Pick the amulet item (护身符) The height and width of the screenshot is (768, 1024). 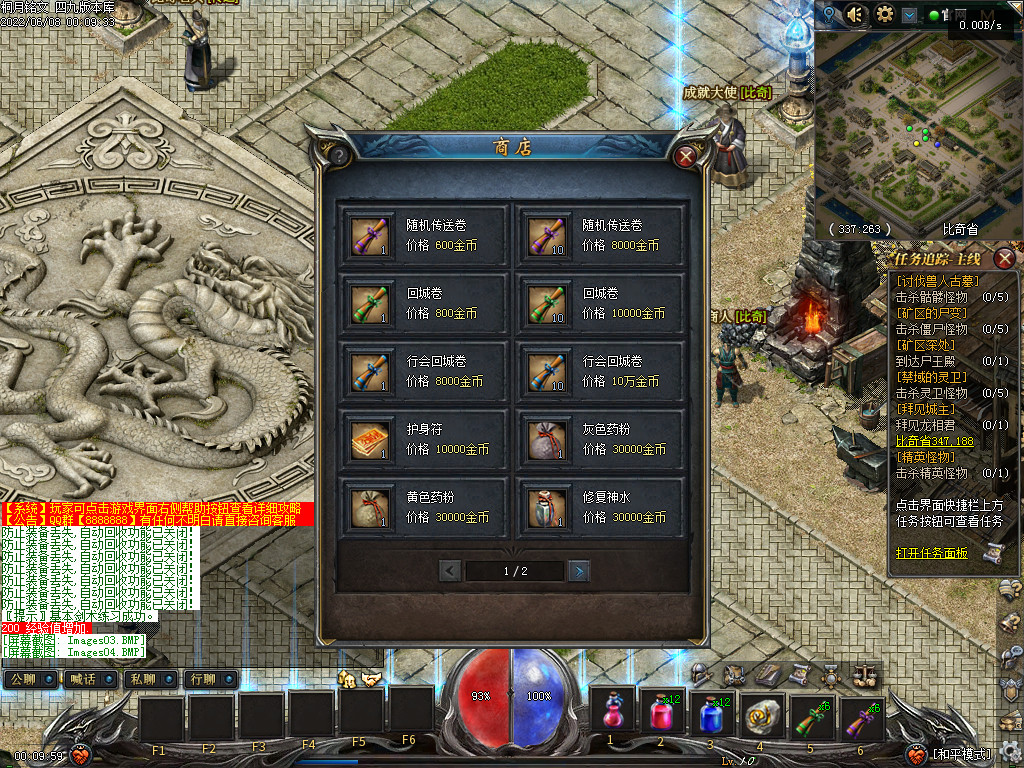point(425,439)
